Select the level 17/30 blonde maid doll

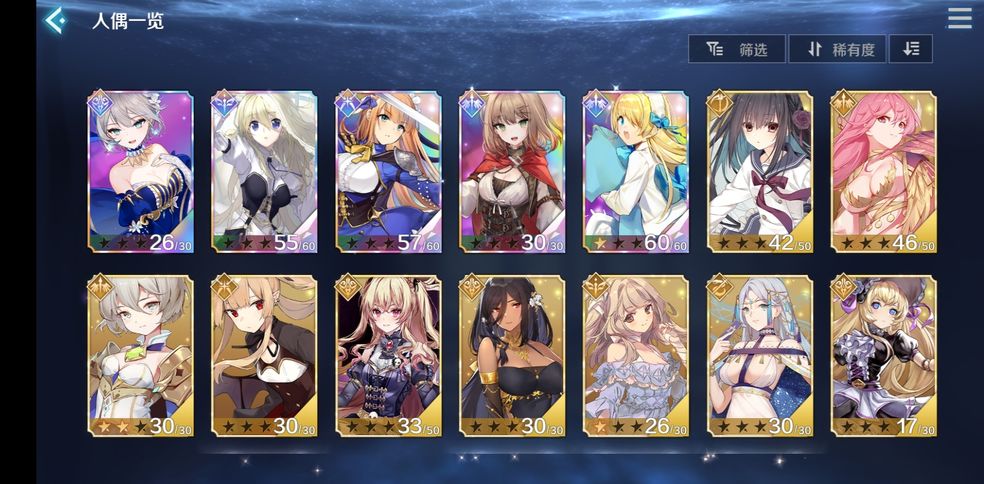[x=884, y=356]
